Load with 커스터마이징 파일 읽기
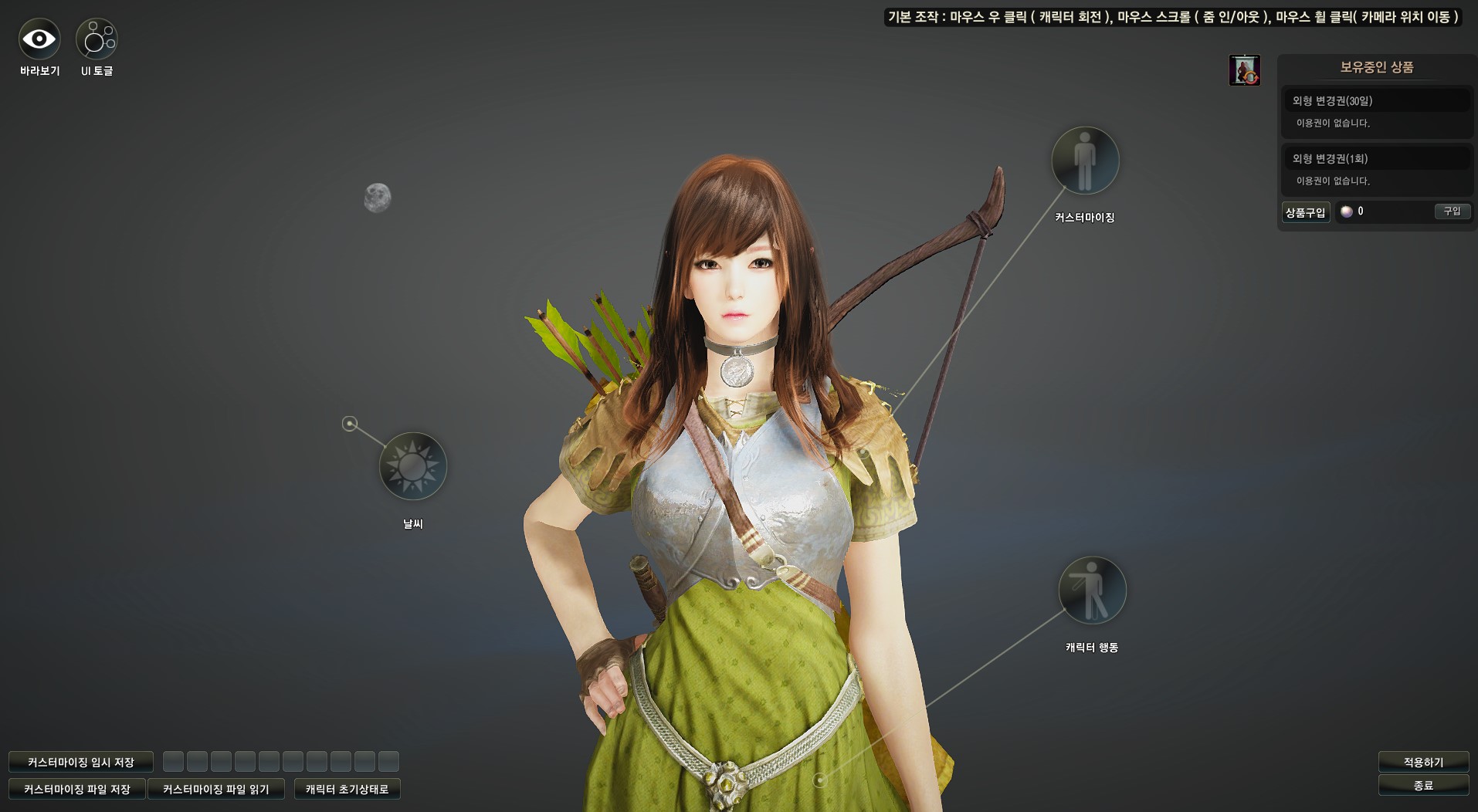This screenshot has height=812, width=1478. (216, 789)
